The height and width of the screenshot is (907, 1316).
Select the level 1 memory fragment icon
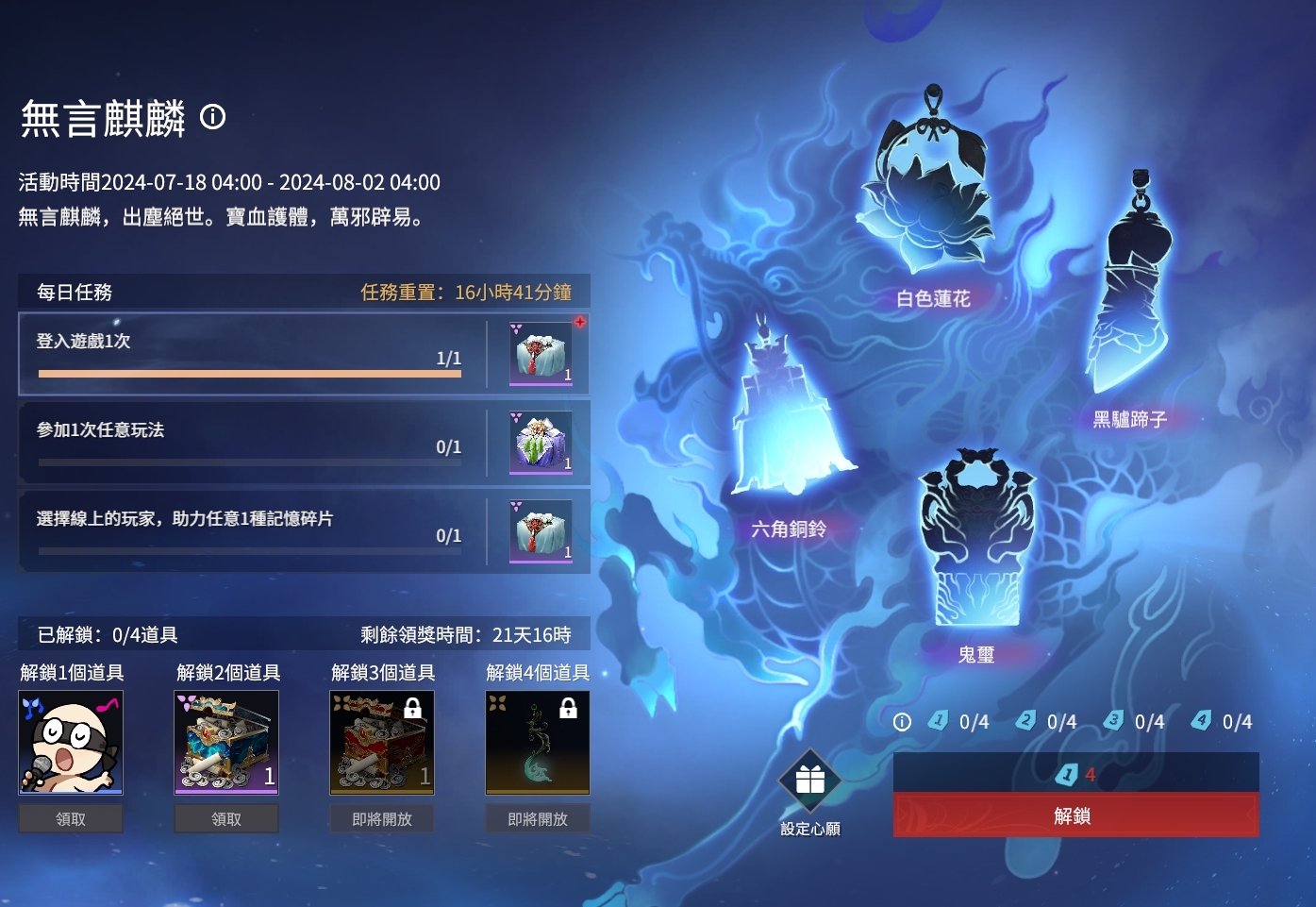[937, 720]
